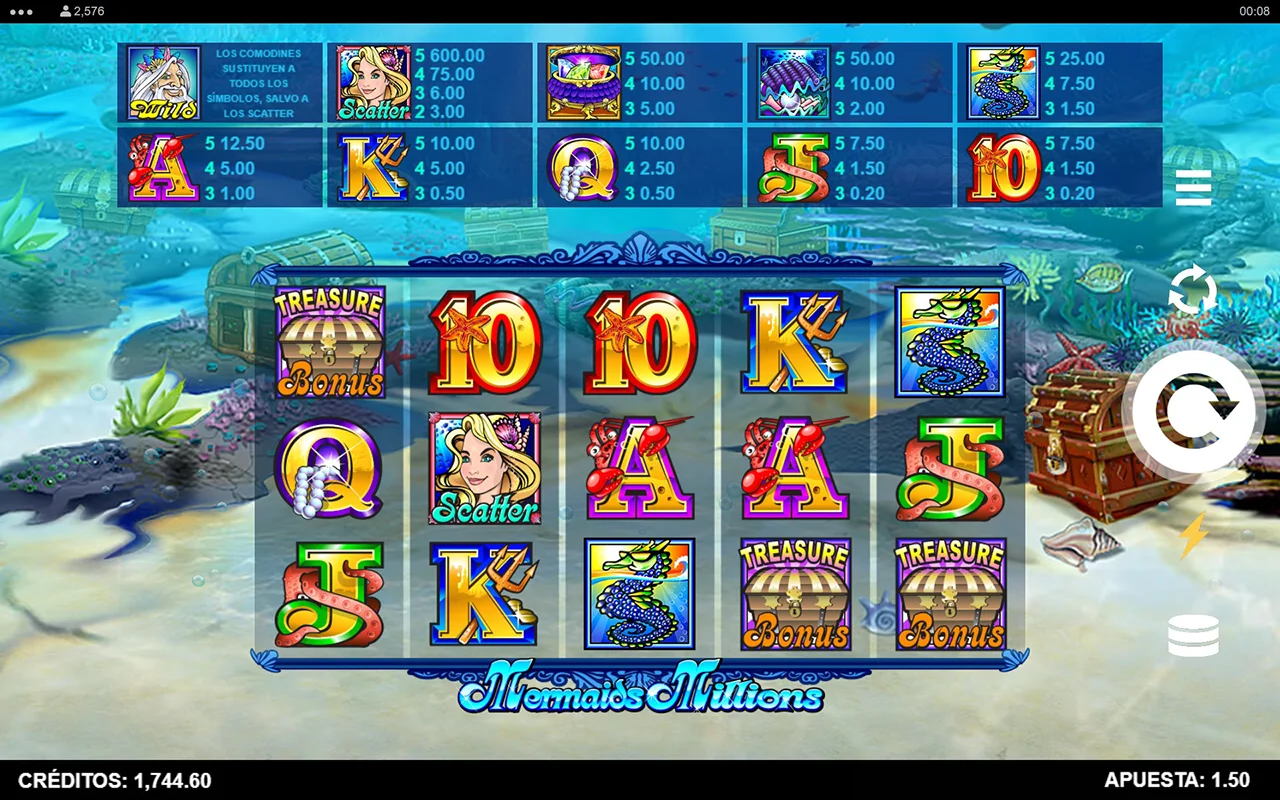Toggle quick spin lightning bolt
The height and width of the screenshot is (800, 1280).
(1192, 536)
